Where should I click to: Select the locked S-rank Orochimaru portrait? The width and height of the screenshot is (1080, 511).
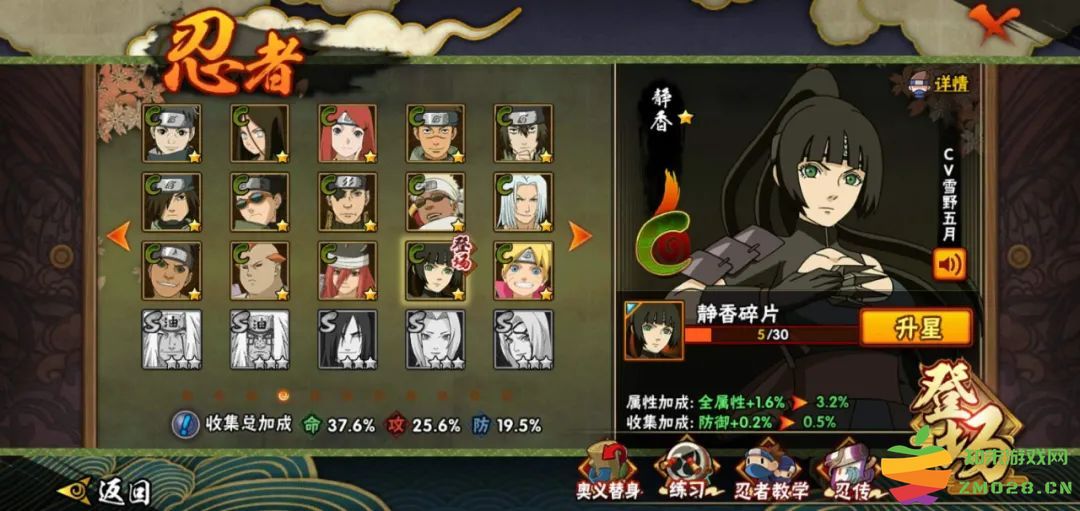click(x=347, y=339)
